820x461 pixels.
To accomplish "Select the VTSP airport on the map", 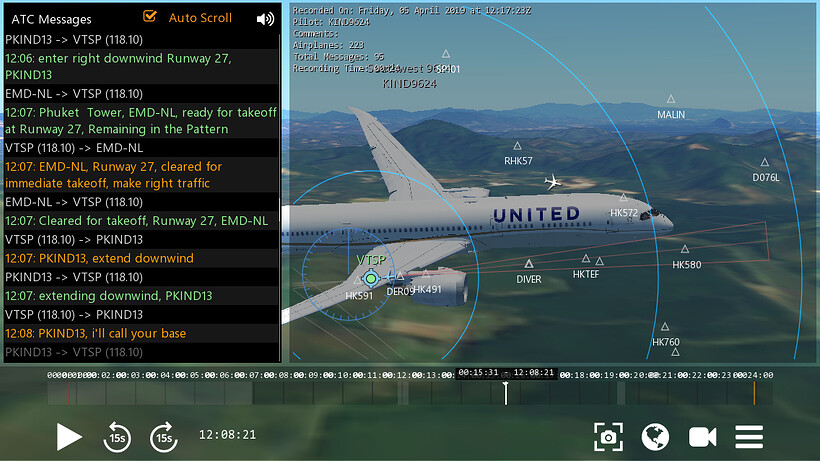I will tap(371, 278).
